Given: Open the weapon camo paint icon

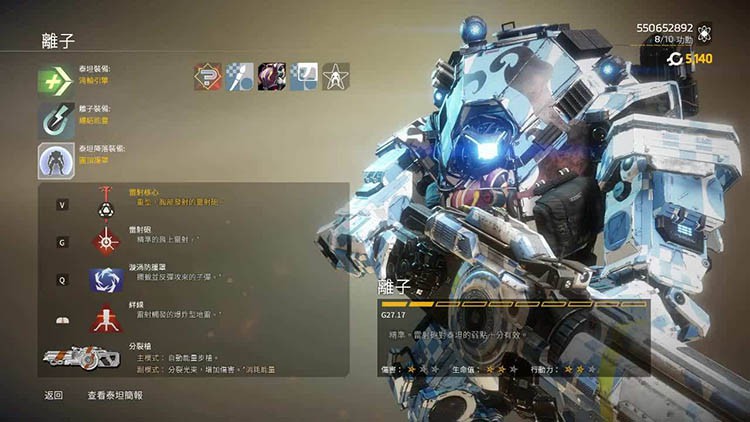Looking at the screenshot, I should pos(304,76).
